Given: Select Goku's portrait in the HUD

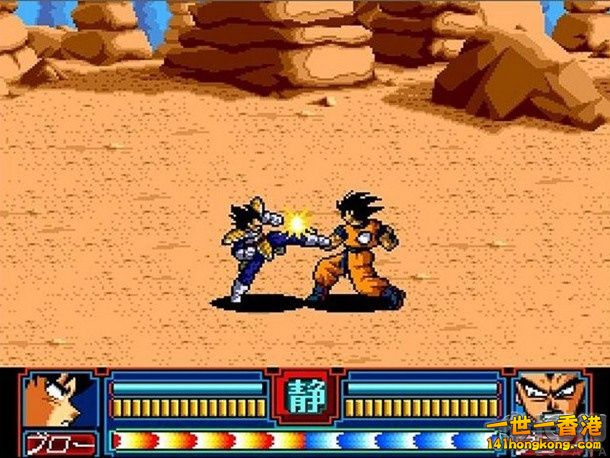Looking at the screenshot, I should 62,400.
